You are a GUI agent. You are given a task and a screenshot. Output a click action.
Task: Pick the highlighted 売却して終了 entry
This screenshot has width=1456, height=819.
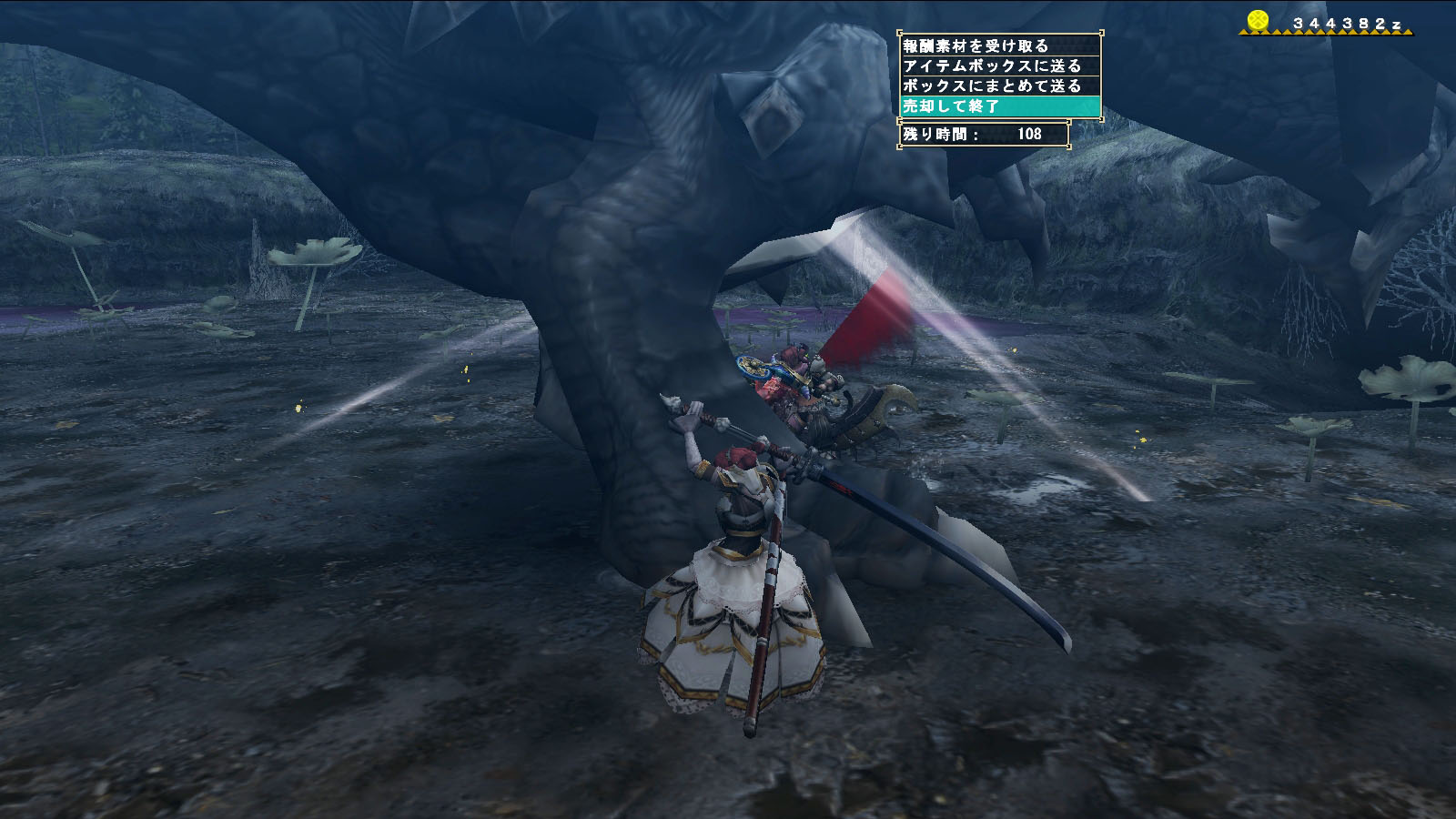tap(999, 106)
